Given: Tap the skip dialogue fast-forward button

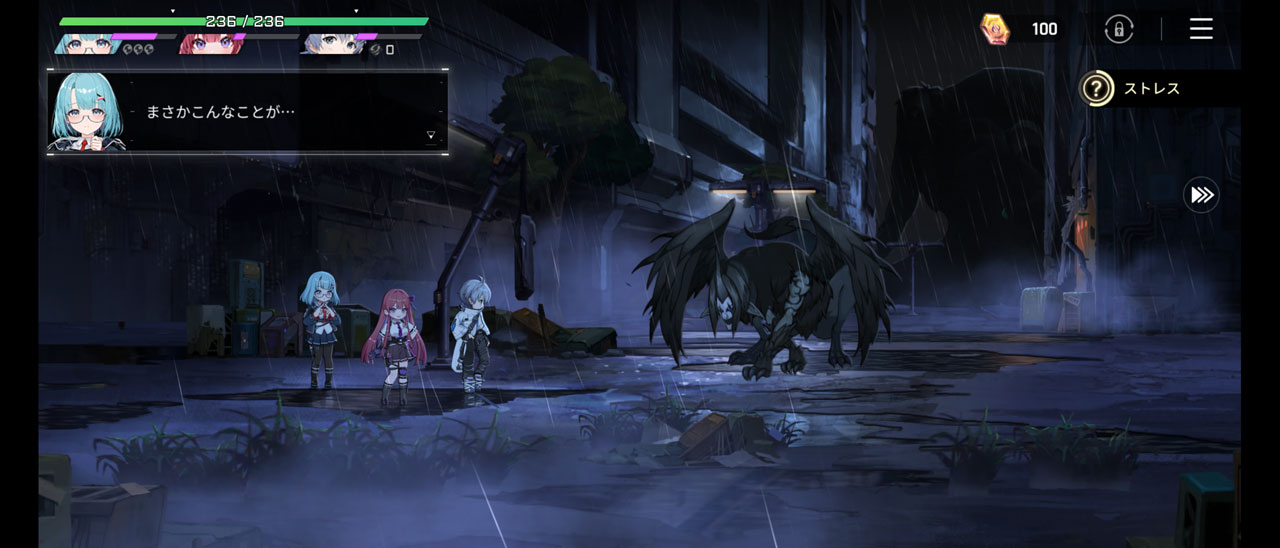Looking at the screenshot, I should (1201, 195).
